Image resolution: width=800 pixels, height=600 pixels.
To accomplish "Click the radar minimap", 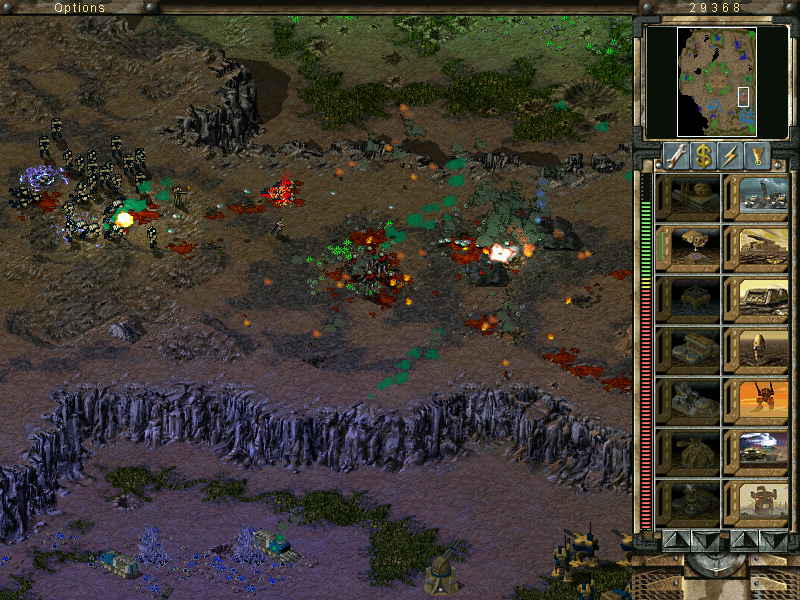I will point(717,82).
